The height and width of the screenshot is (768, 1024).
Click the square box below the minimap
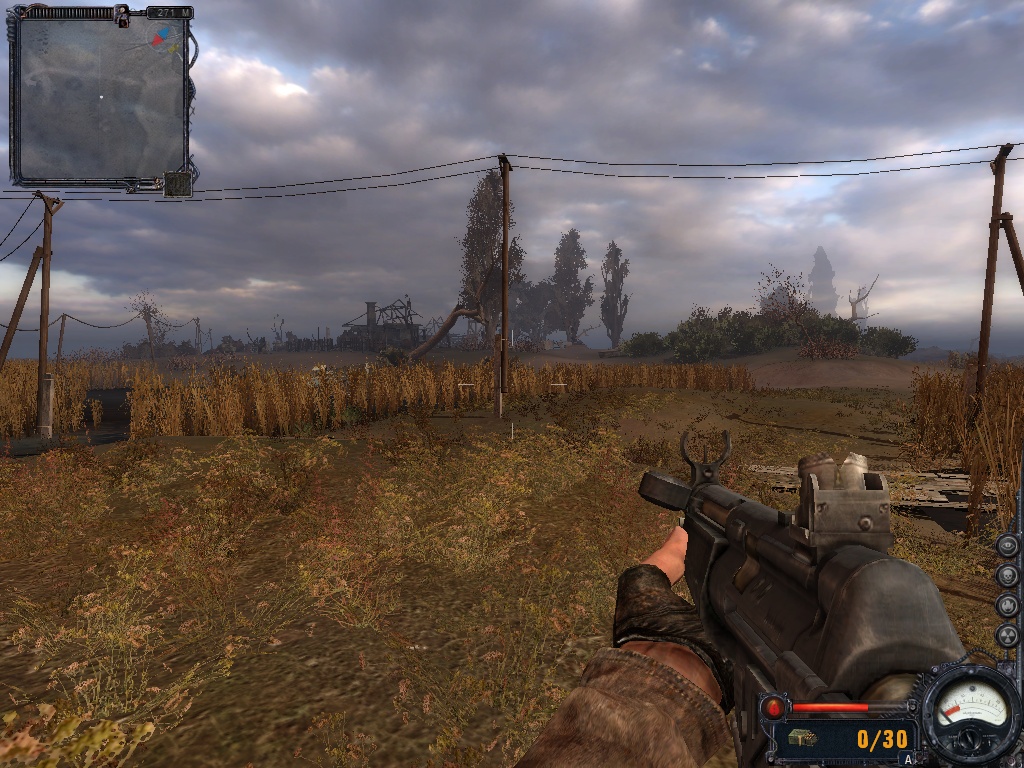177,184
